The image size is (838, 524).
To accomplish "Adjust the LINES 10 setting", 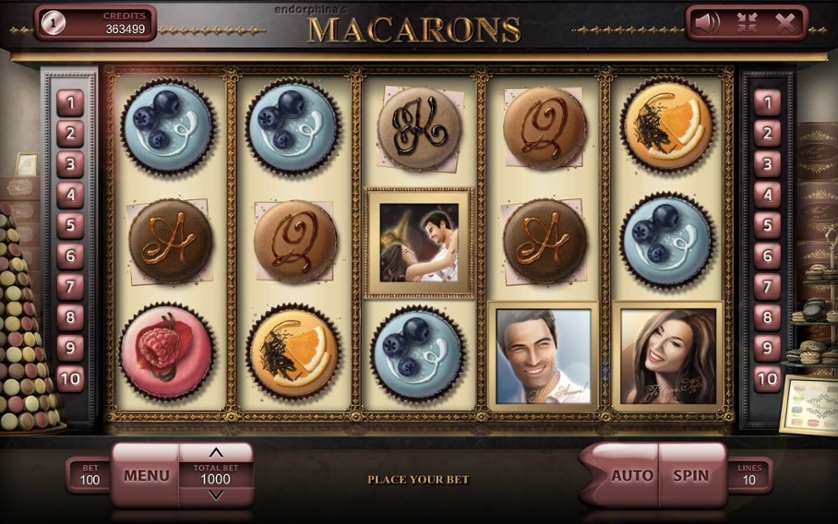I will [749, 475].
